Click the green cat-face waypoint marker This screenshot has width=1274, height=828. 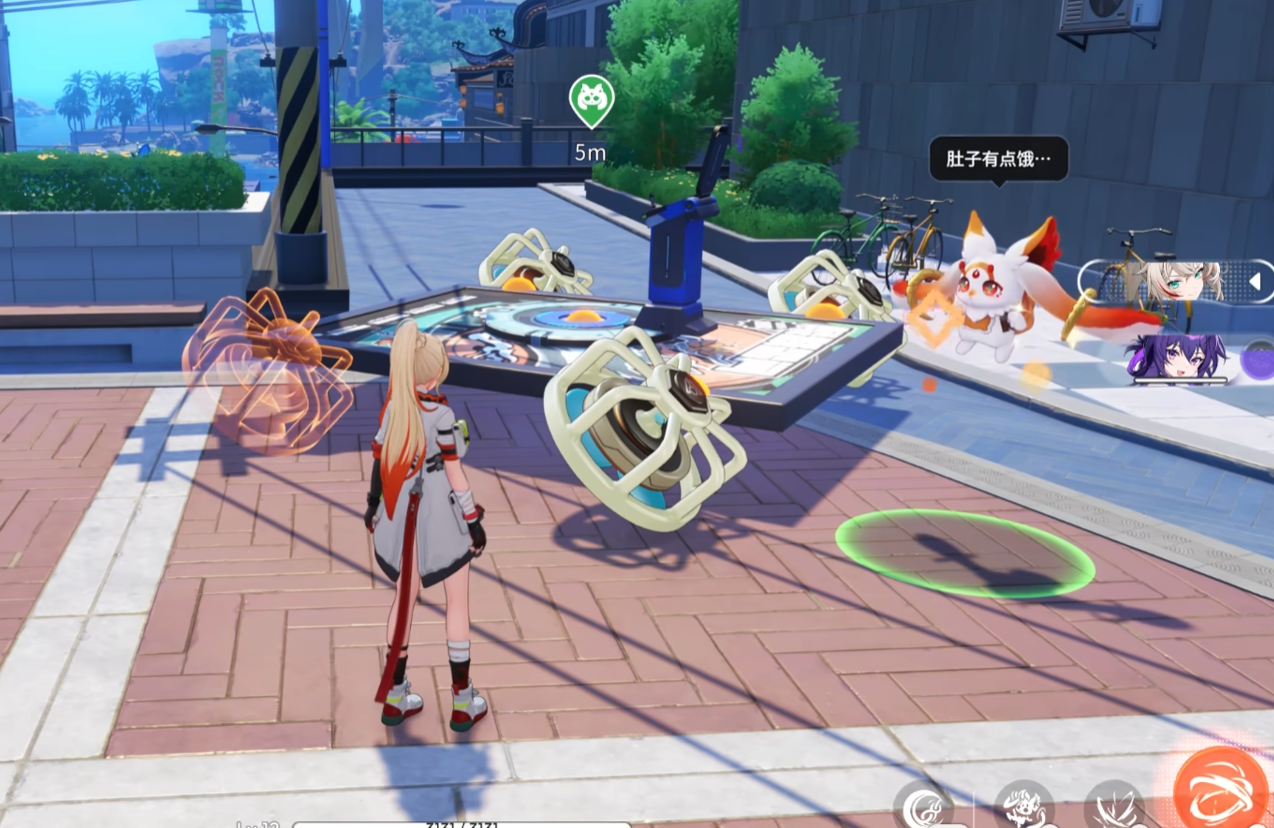click(x=591, y=99)
